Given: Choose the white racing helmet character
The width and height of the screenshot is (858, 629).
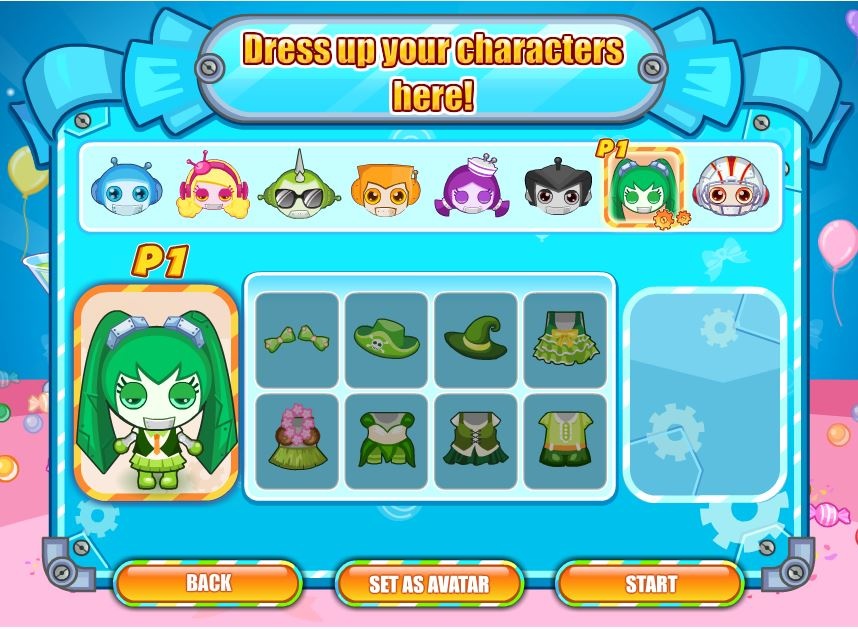Looking at the screenshot, I should (x=729, y=188).
